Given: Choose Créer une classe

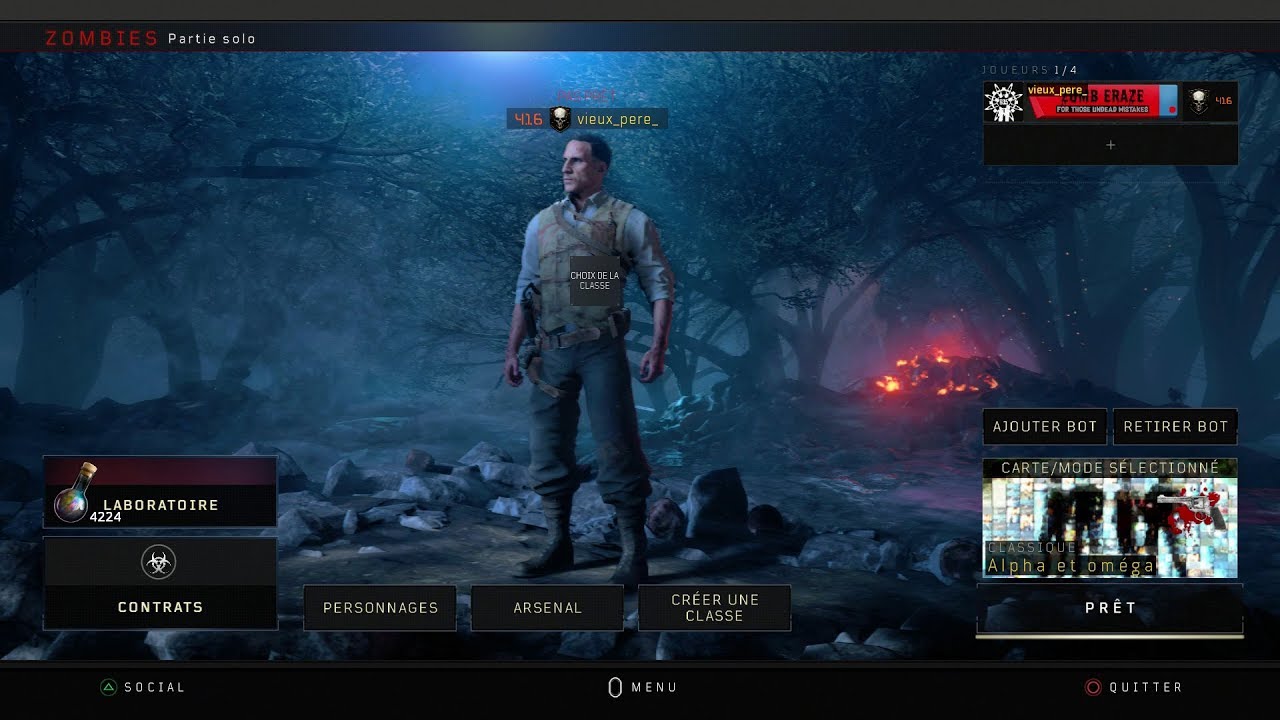Looking at the screenshot, I should pos(714,608).
